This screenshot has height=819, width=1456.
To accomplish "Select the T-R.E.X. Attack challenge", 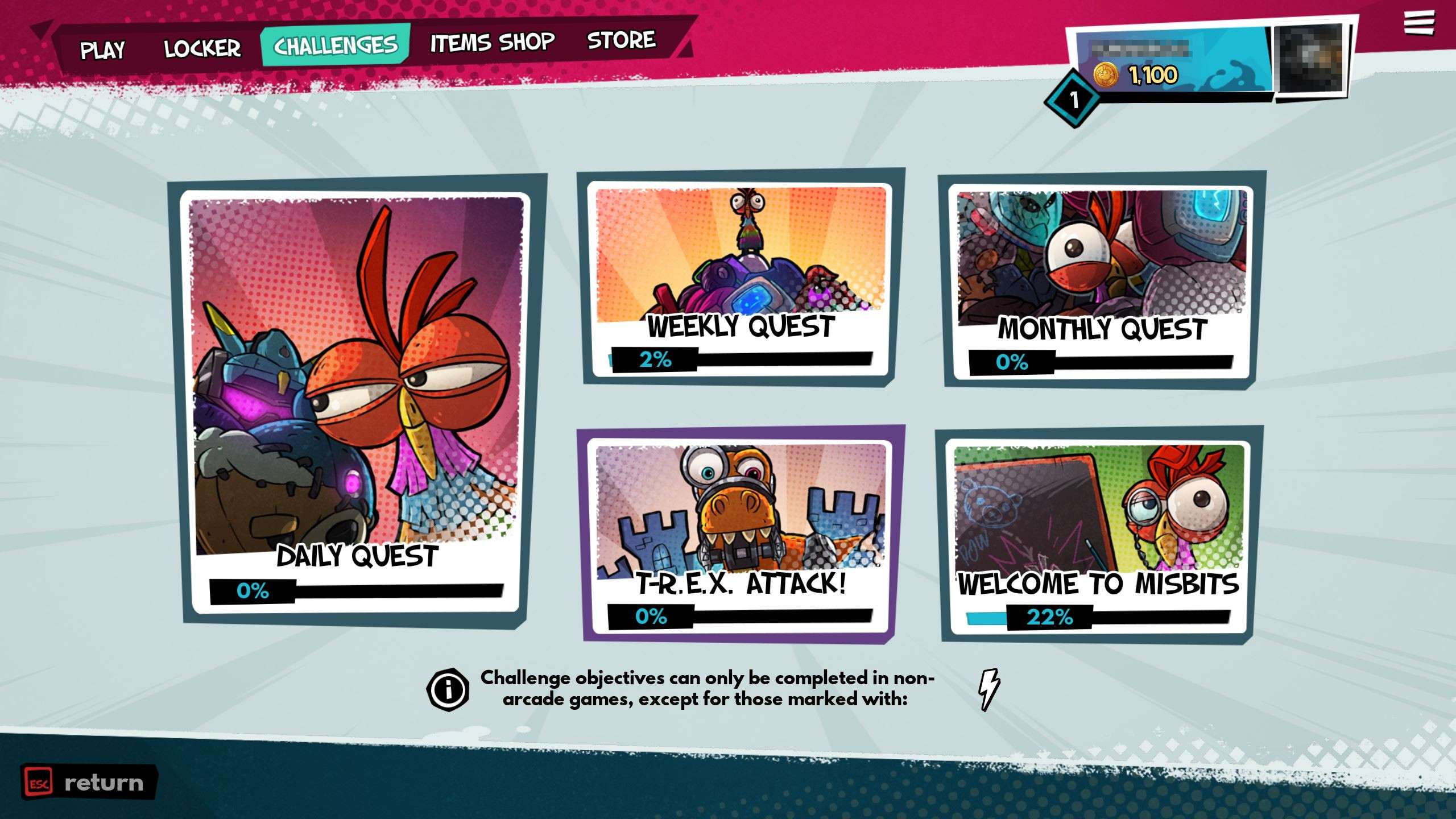I will [x=741, y=535].
